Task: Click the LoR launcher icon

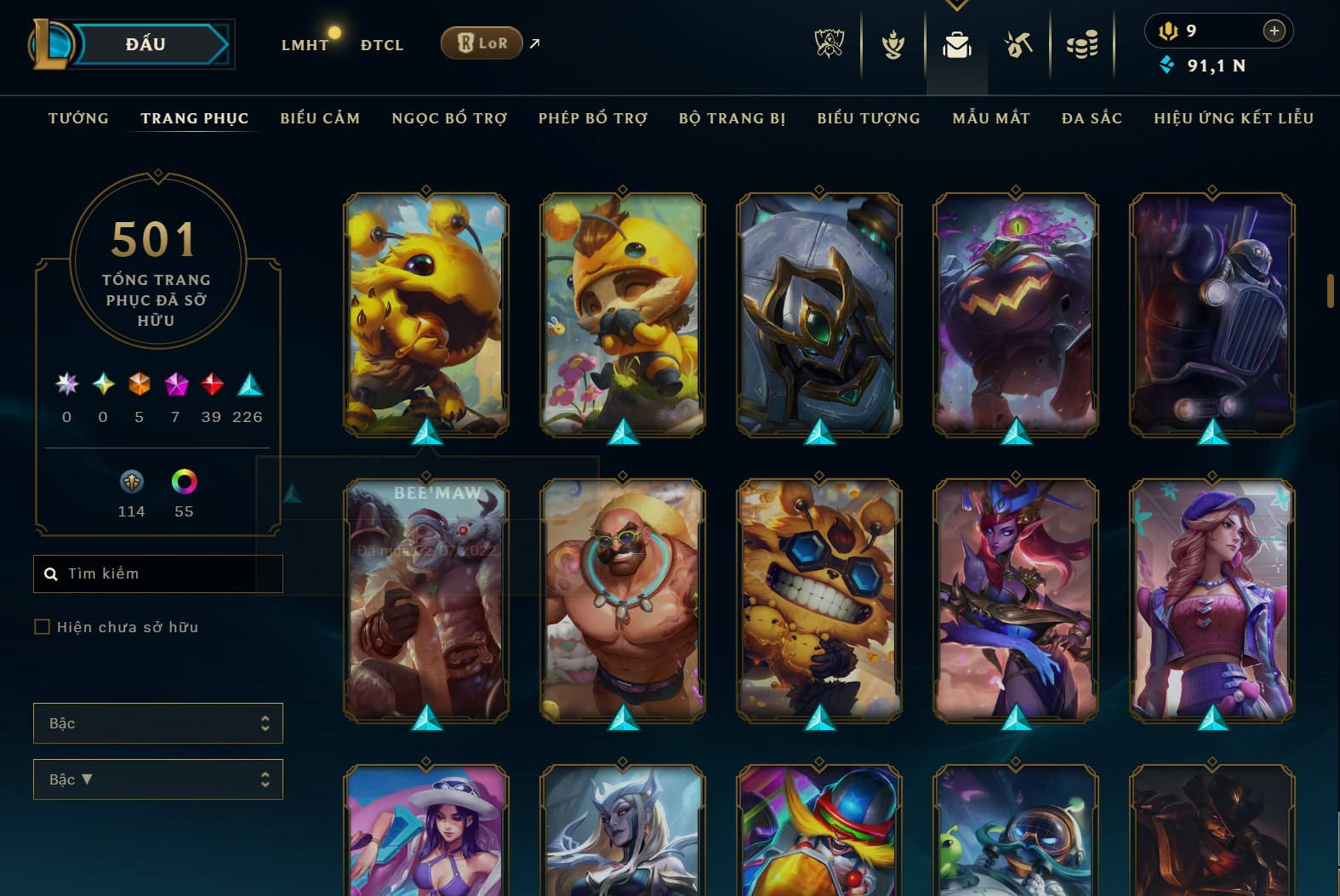Action: point(482,42)
